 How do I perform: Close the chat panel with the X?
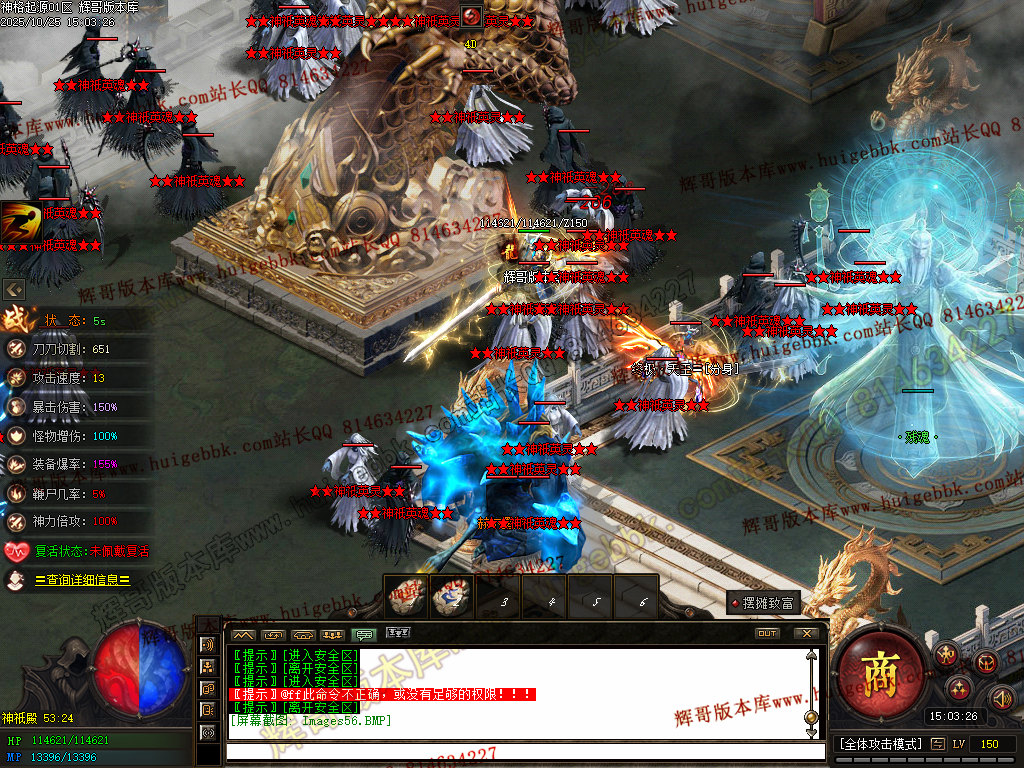pos(806,634)
